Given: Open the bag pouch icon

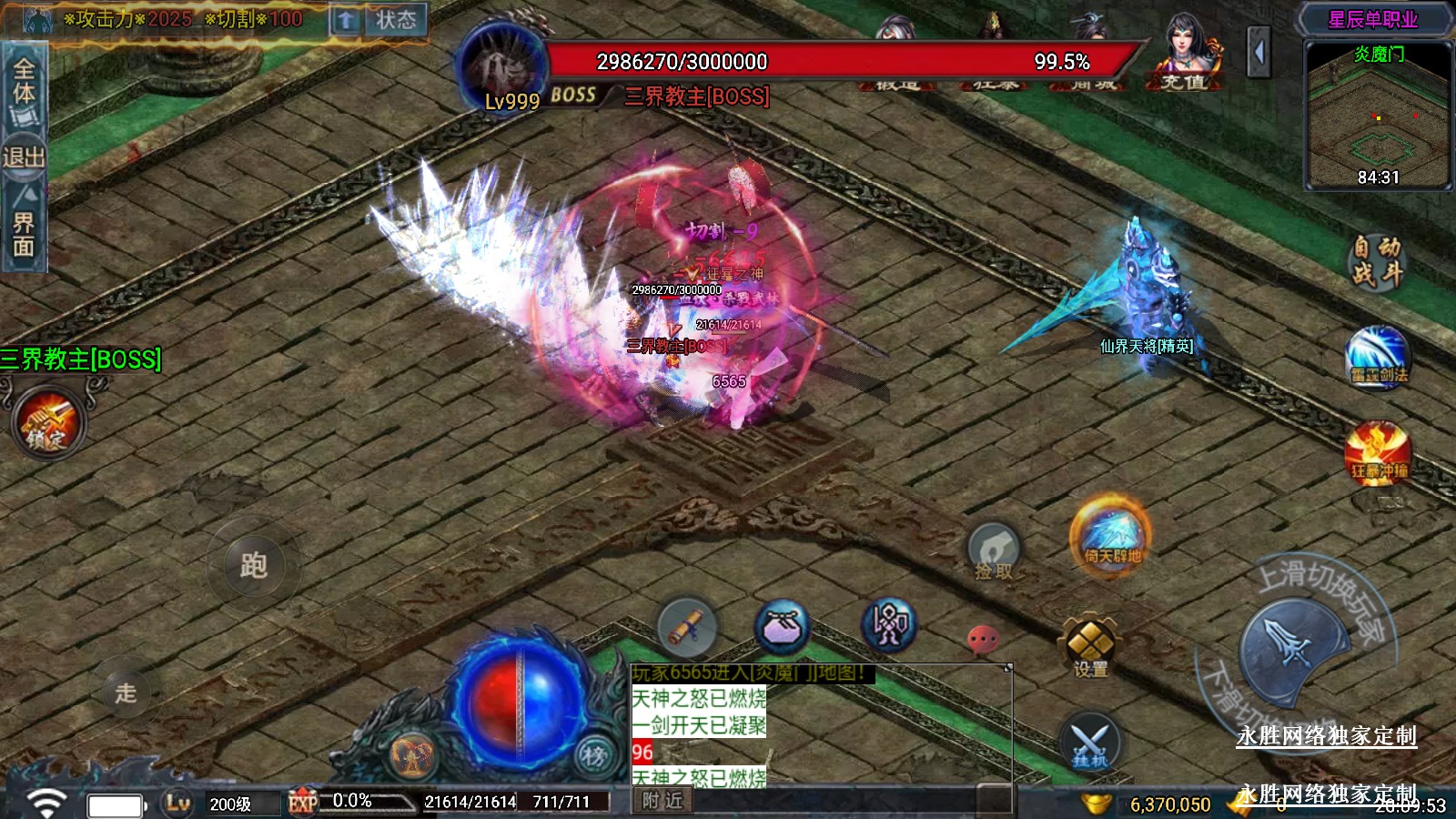Looking at the screenshot, I should coord(783,627).
